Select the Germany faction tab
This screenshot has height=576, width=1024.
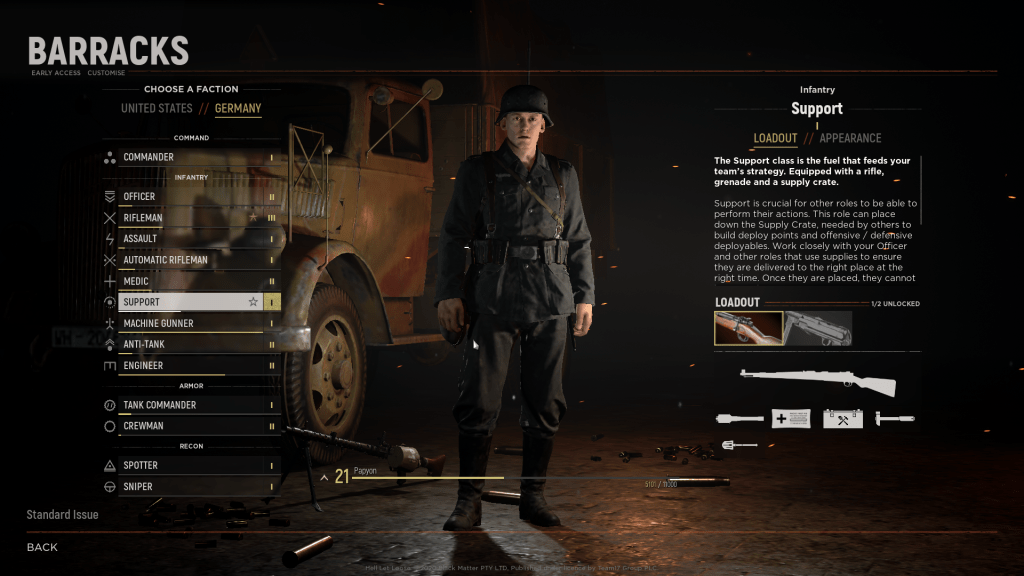click(x=238, y=108)
